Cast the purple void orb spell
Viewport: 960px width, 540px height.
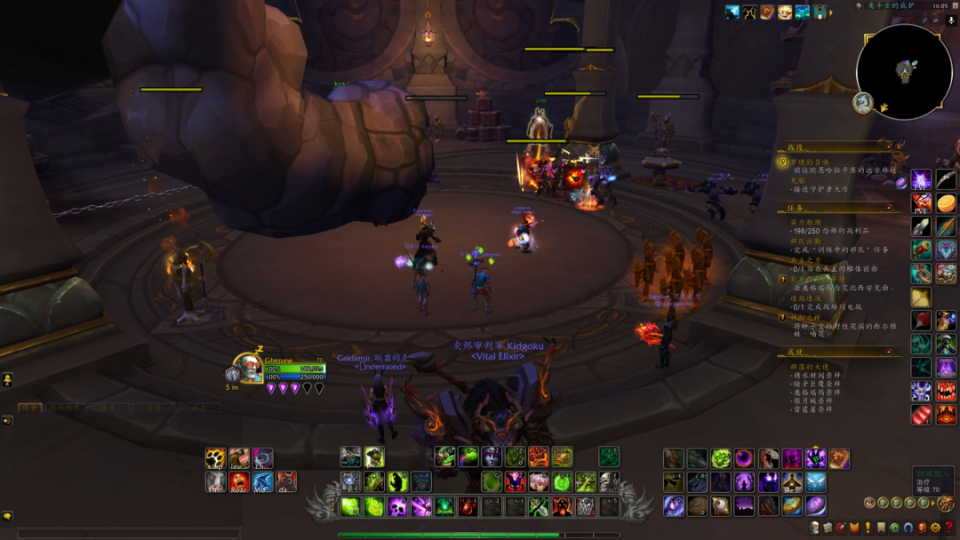click(745, 458)
